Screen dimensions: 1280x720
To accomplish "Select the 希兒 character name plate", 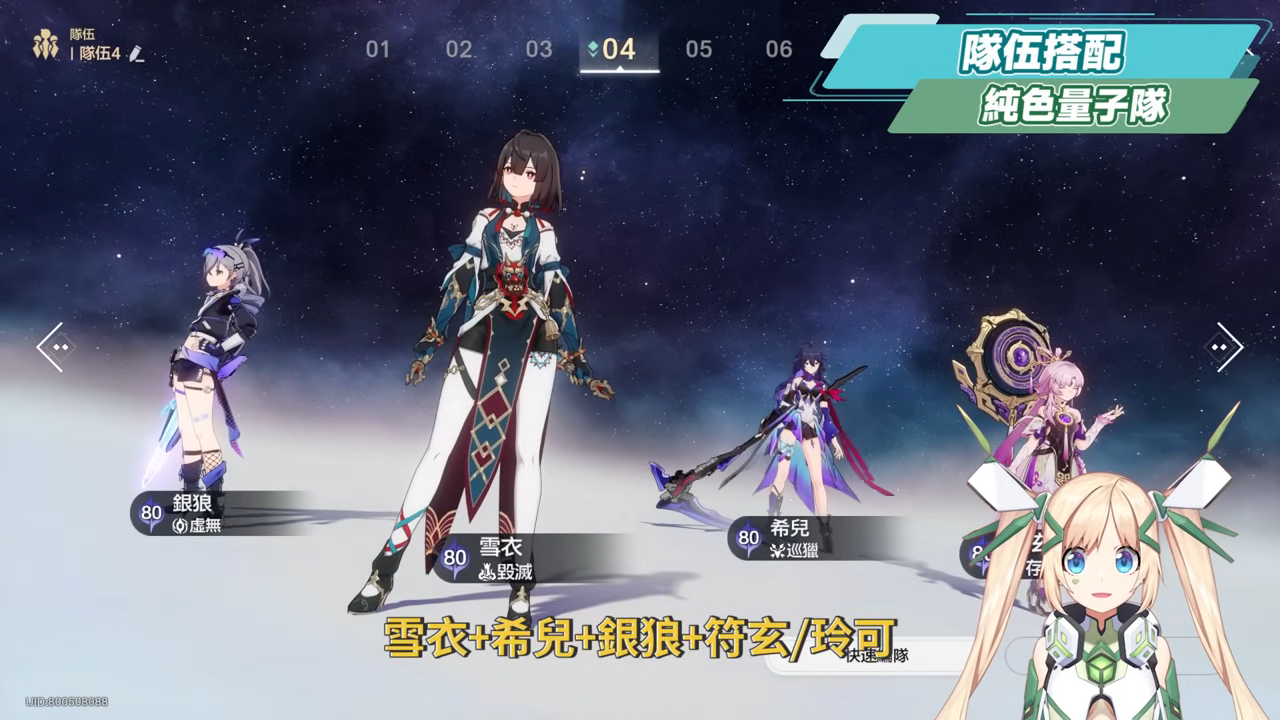I will click(x=800, y=538).
